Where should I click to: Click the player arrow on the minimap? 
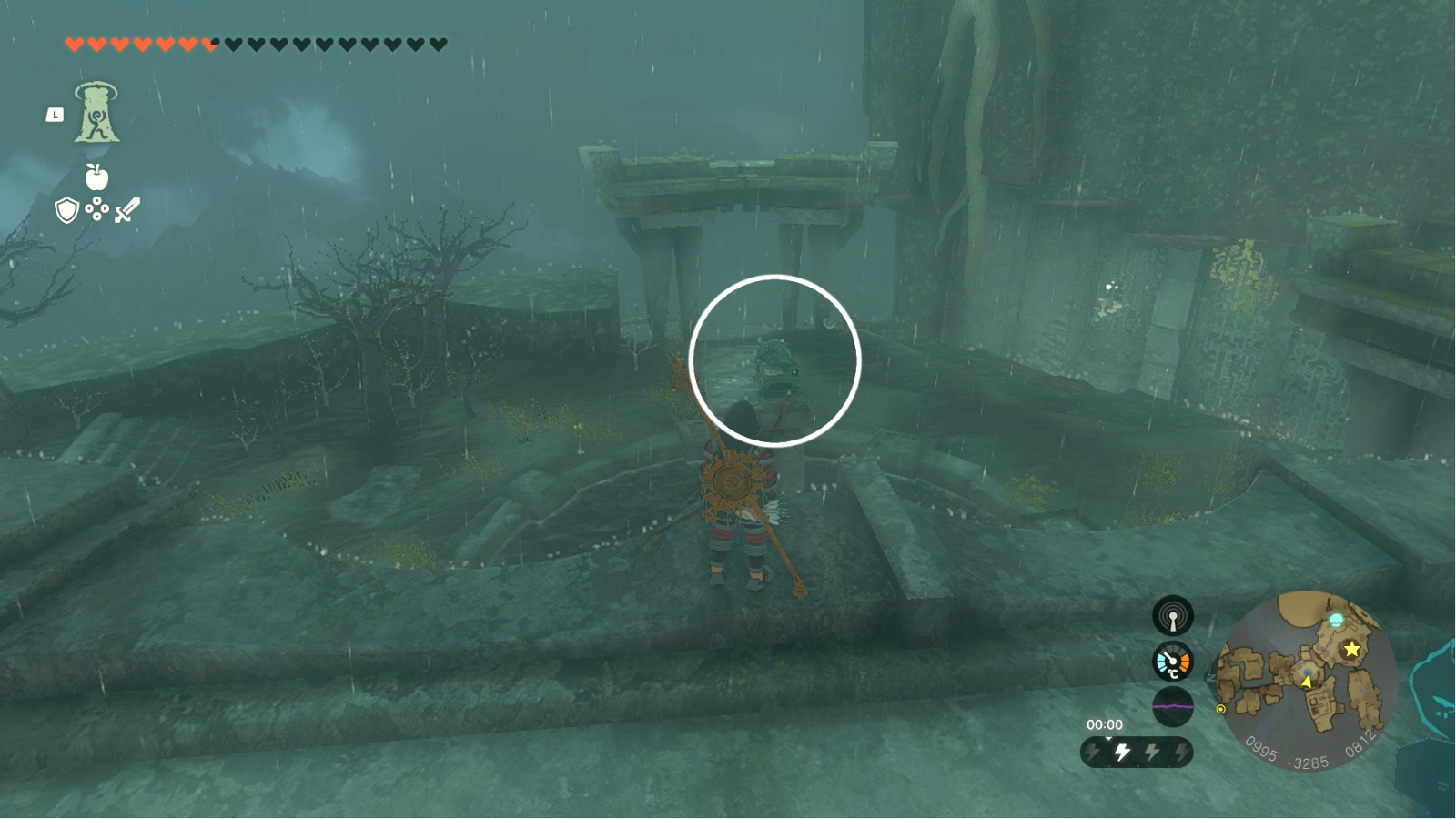1307,682
